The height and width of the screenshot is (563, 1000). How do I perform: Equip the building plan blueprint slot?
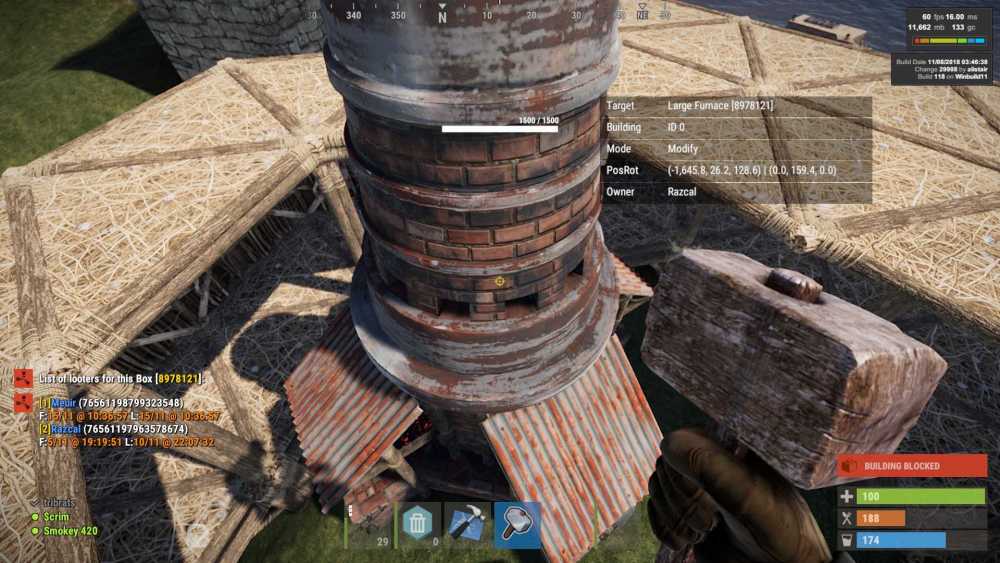tap(467, 524)
